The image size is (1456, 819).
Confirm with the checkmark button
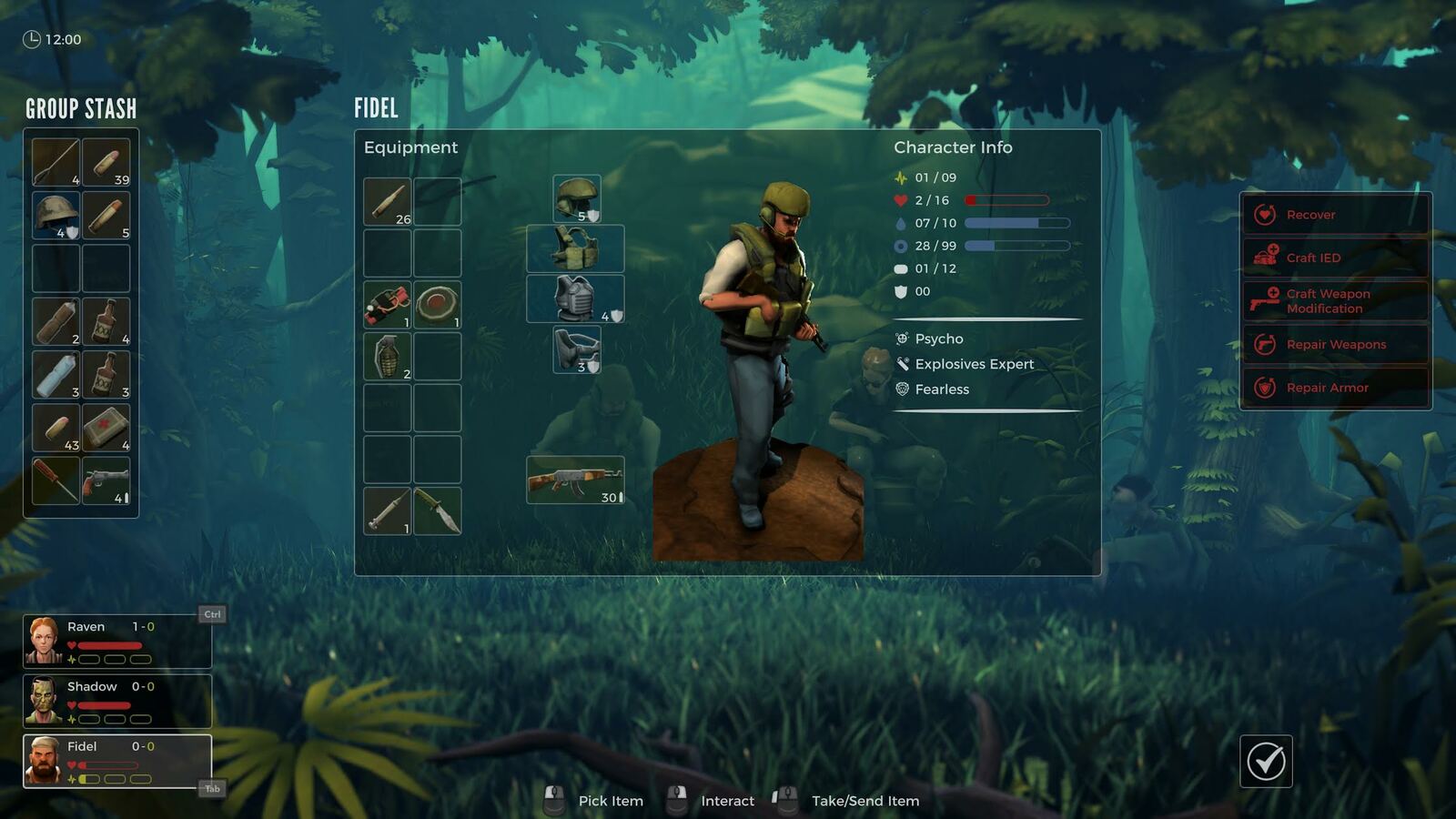tap(1266, 761)
